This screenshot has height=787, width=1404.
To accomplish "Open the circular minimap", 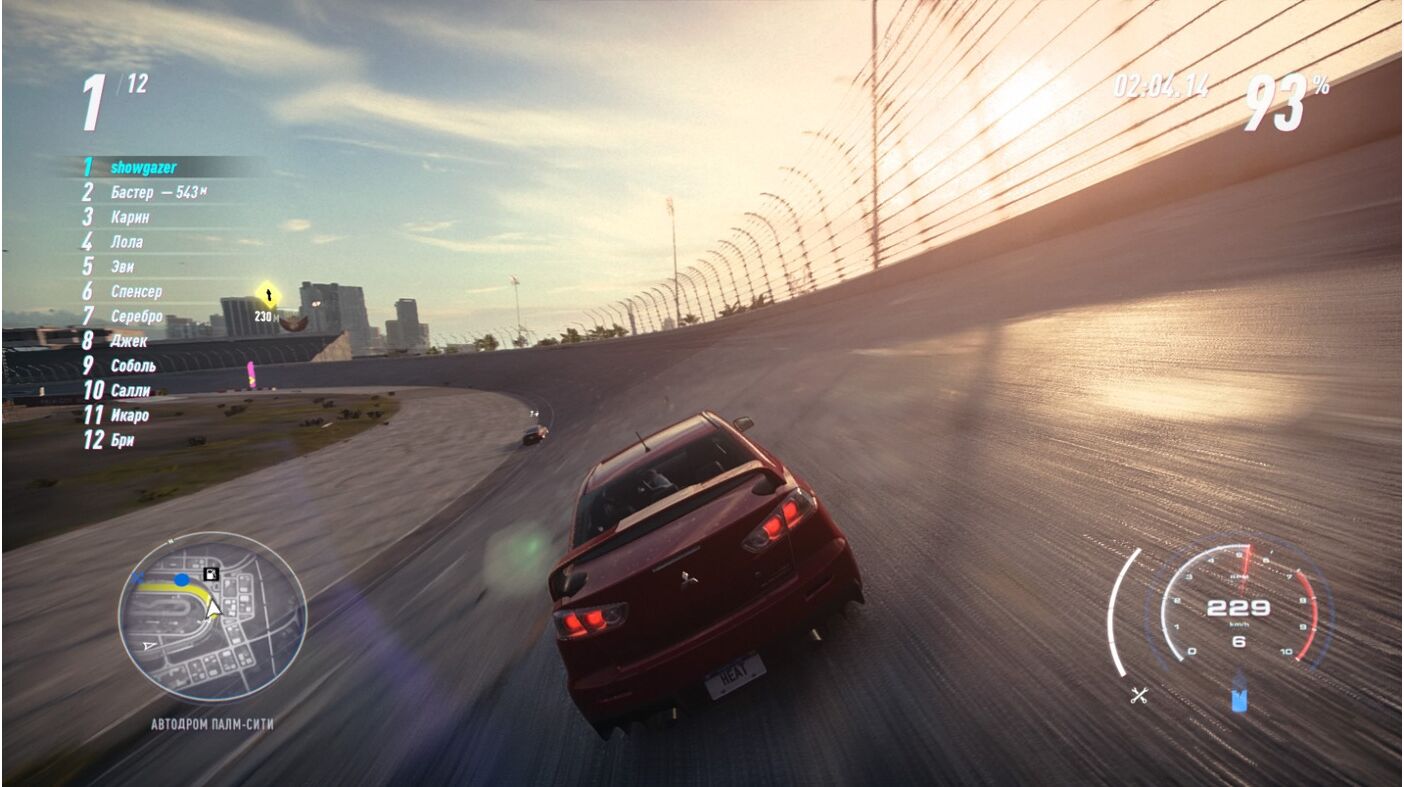I will click(212, 616).
